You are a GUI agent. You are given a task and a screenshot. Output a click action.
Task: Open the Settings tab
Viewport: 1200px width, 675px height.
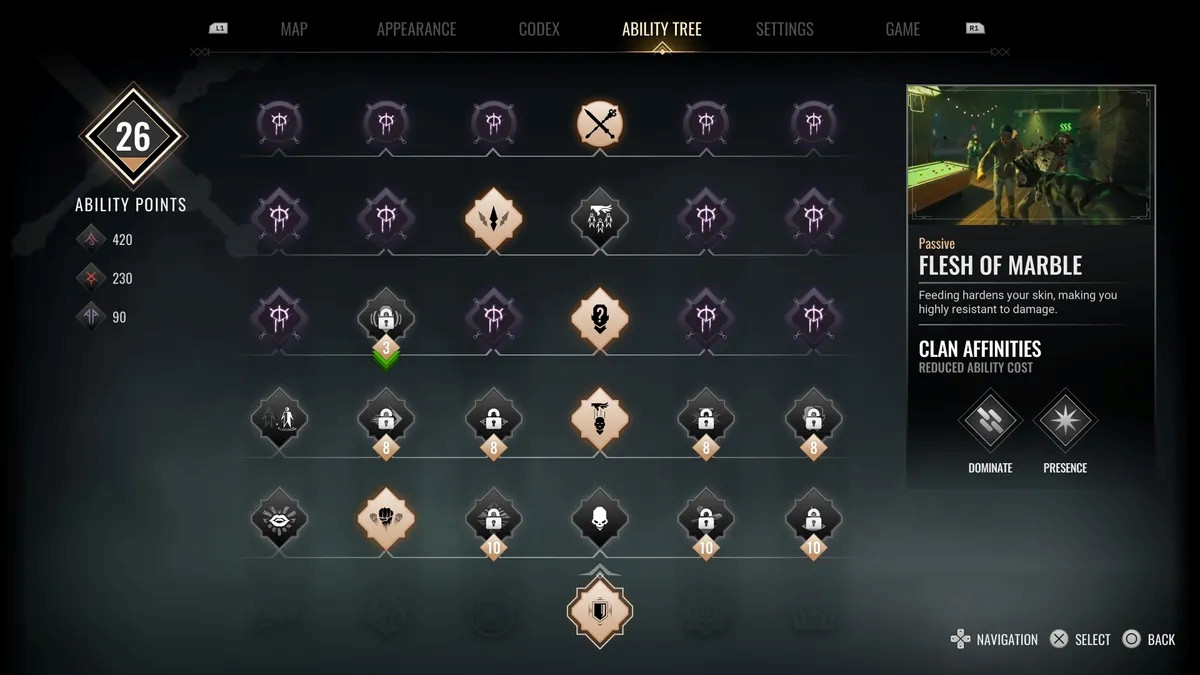(784, 29)
